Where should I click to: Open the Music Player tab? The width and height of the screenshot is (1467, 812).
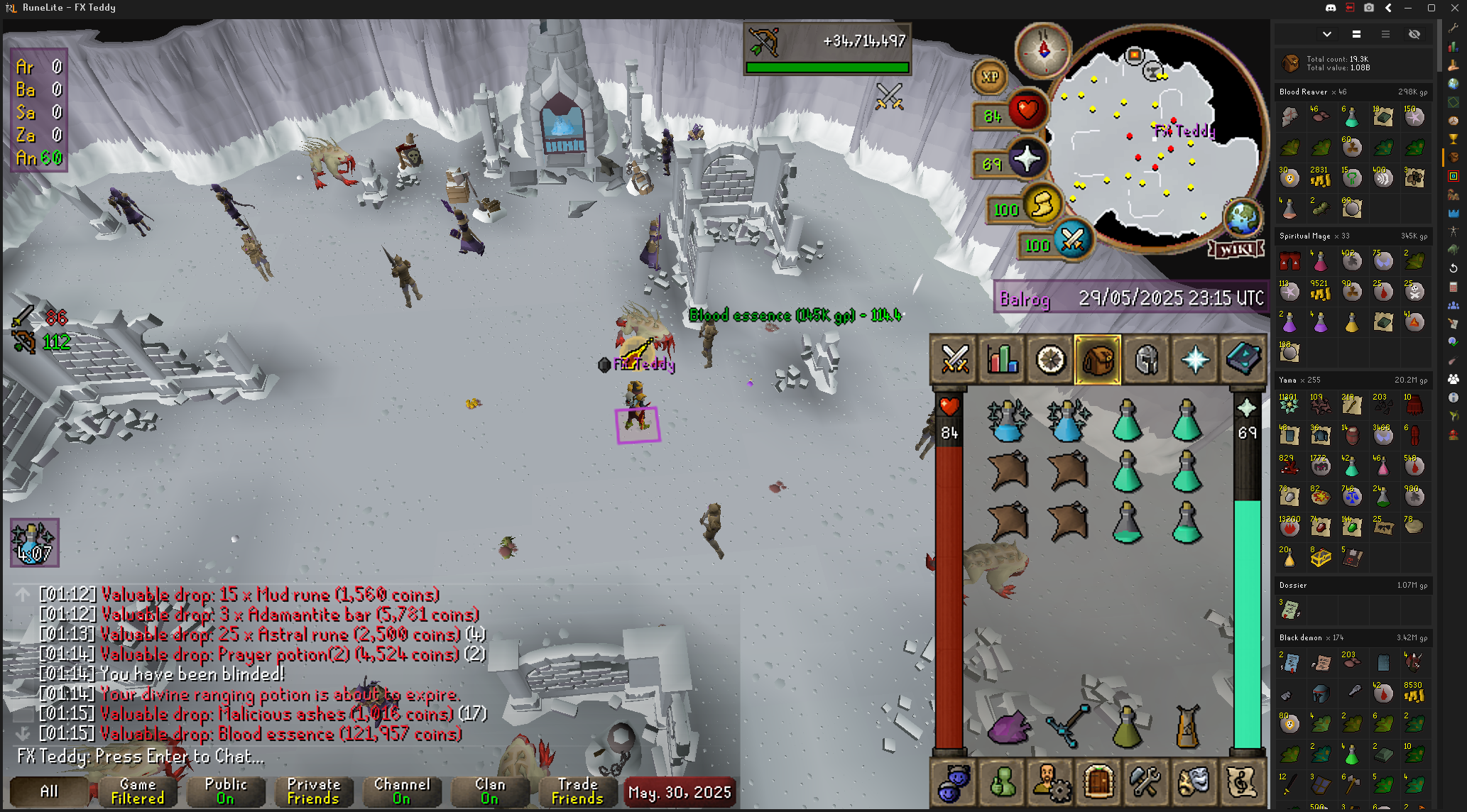coord(1242,782)
